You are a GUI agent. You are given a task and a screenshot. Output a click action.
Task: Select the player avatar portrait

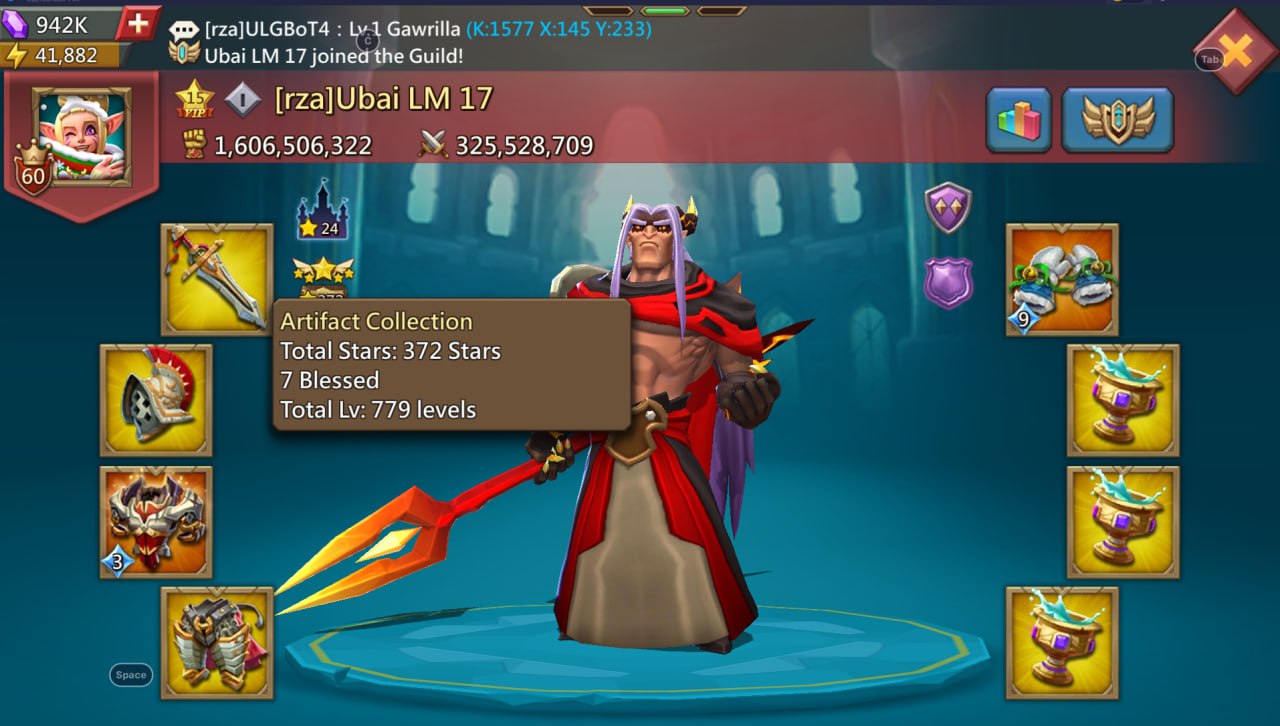pyautogui.click(x=81, y=135)
